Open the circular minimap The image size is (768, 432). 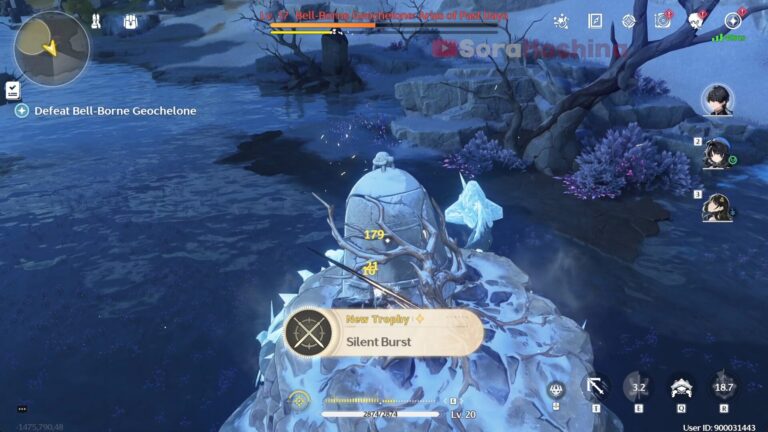pyautogui.click(x=51, y=47)
